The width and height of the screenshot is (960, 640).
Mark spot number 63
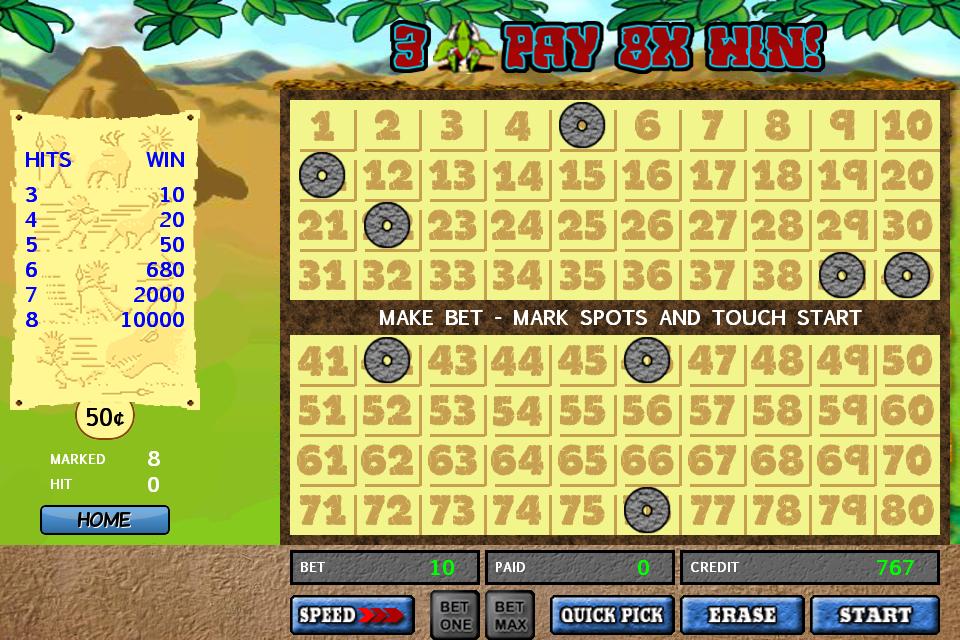[452, 460]
